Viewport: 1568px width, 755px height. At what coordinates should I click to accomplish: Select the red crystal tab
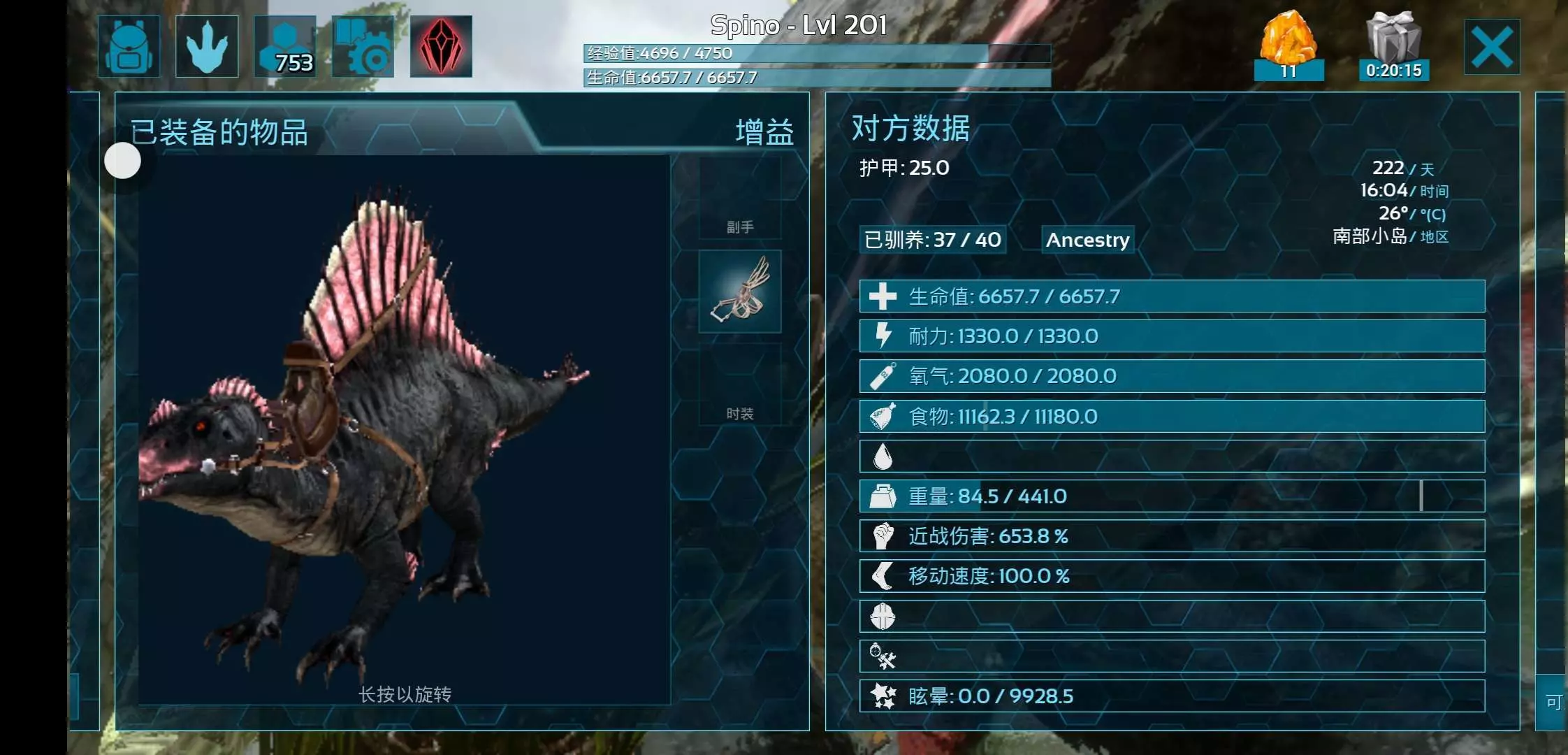click(441, 46)
